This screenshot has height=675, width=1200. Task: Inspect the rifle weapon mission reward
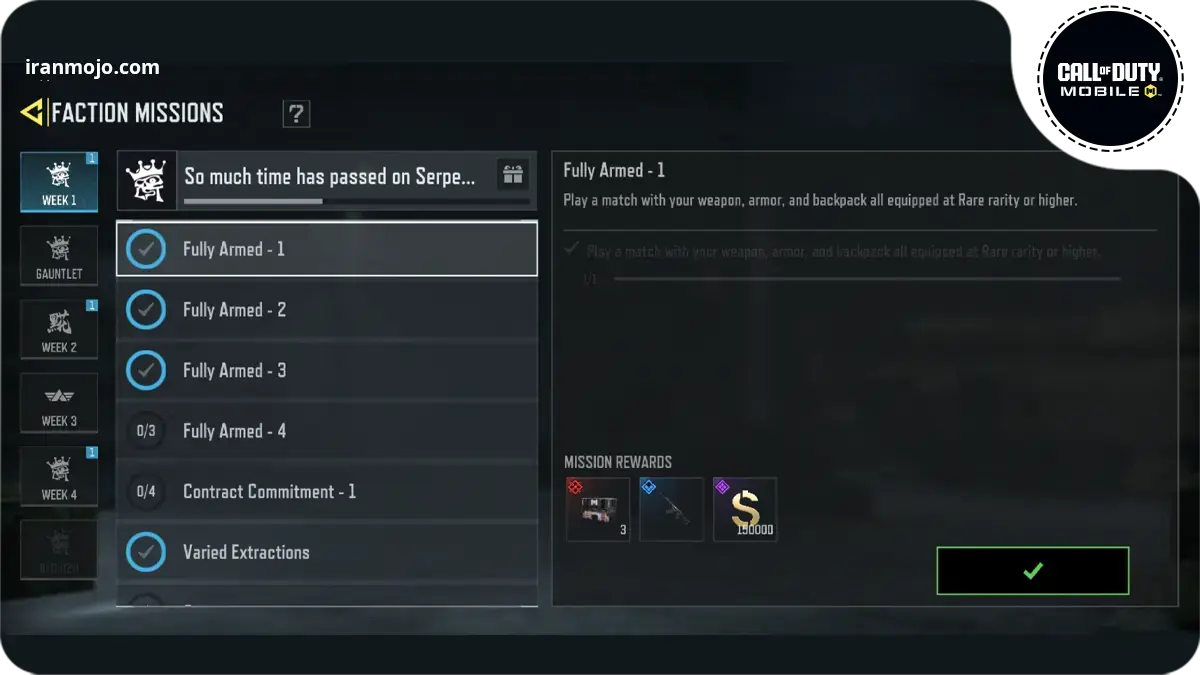(x=671, y=510)
